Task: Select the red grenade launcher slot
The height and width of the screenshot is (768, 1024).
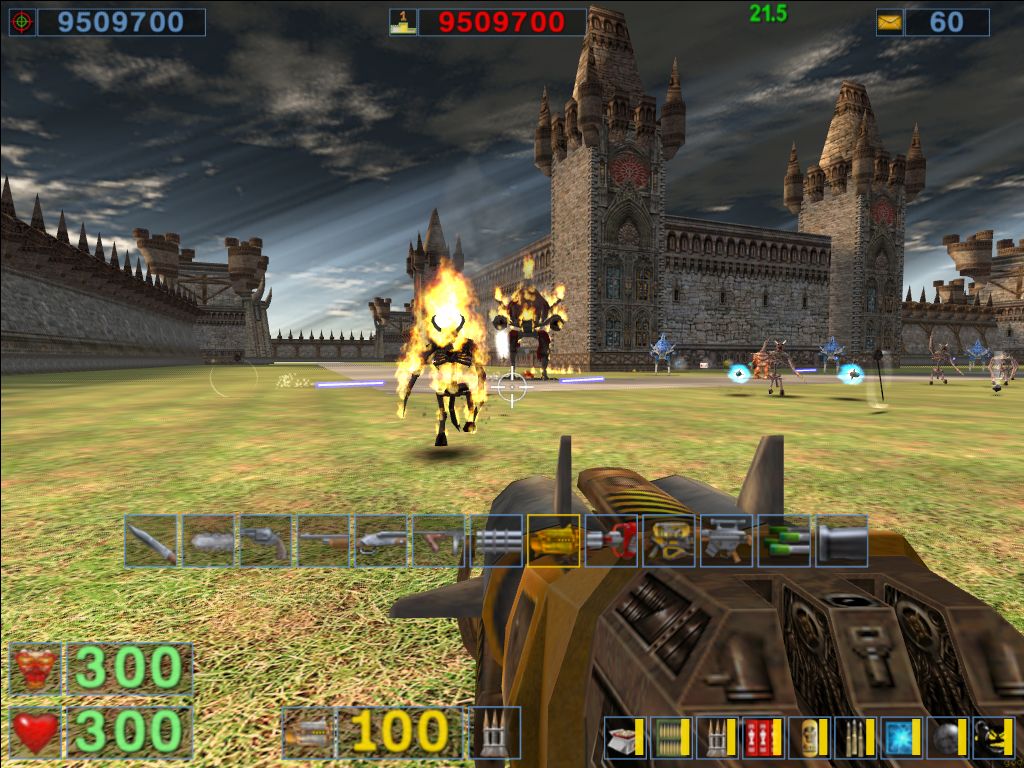Action: 611,541
